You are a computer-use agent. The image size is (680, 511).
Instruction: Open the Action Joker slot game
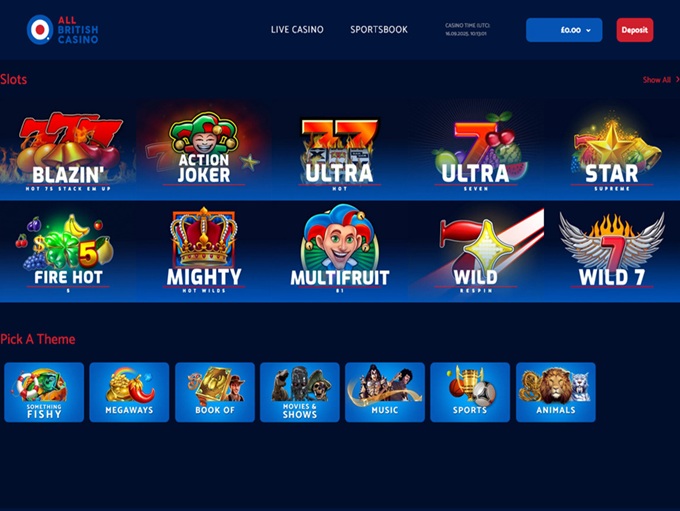coord(204,150)
